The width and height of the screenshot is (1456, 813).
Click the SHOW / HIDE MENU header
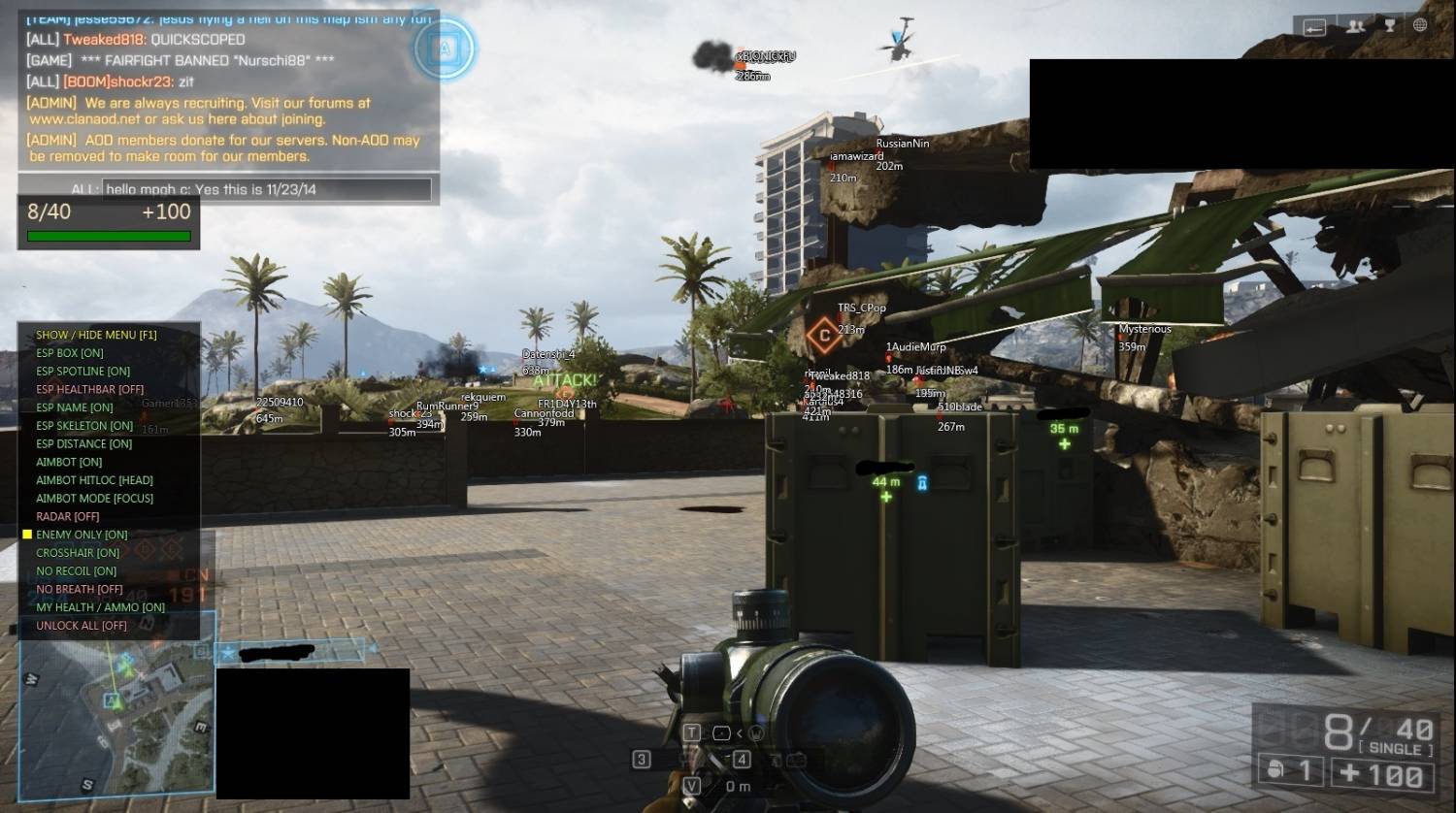point(96,335)
